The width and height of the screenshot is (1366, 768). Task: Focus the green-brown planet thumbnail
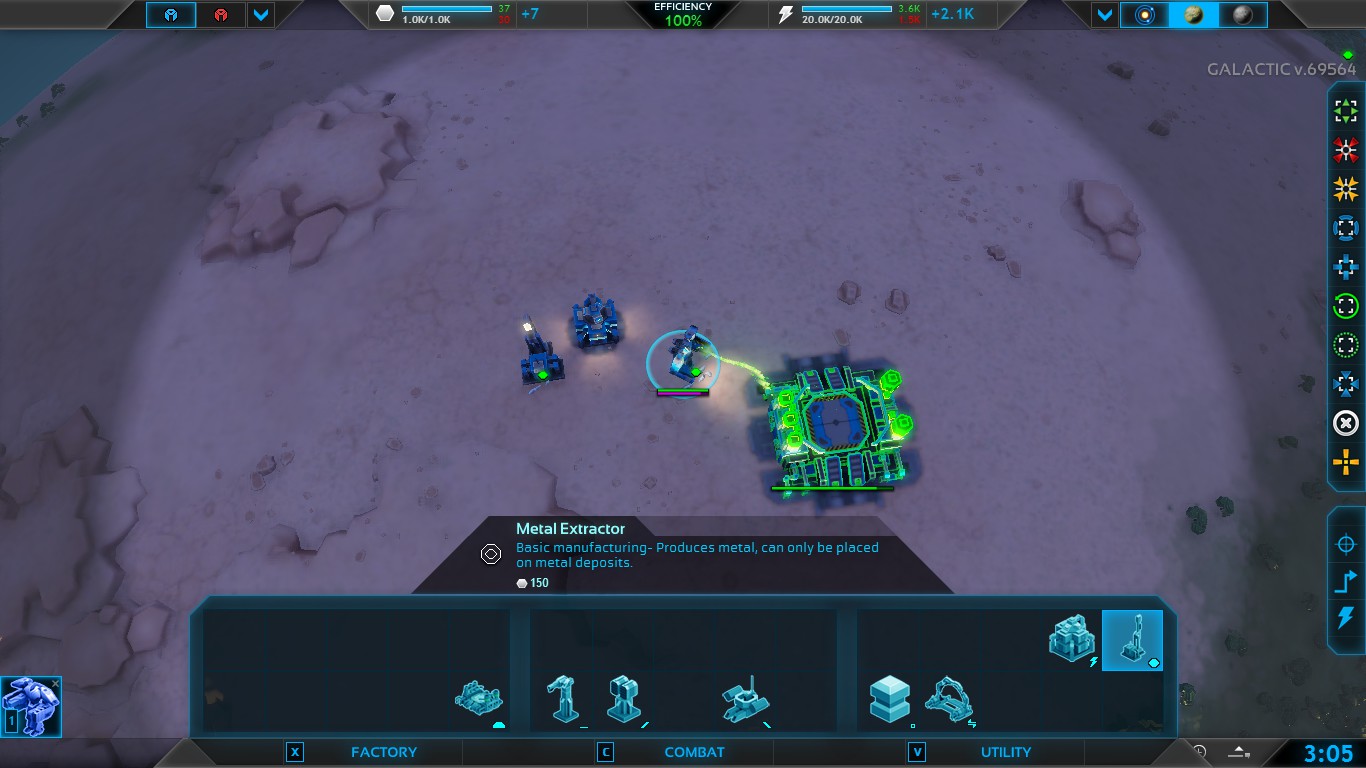pyautogui.click(x=1193, y=15)
